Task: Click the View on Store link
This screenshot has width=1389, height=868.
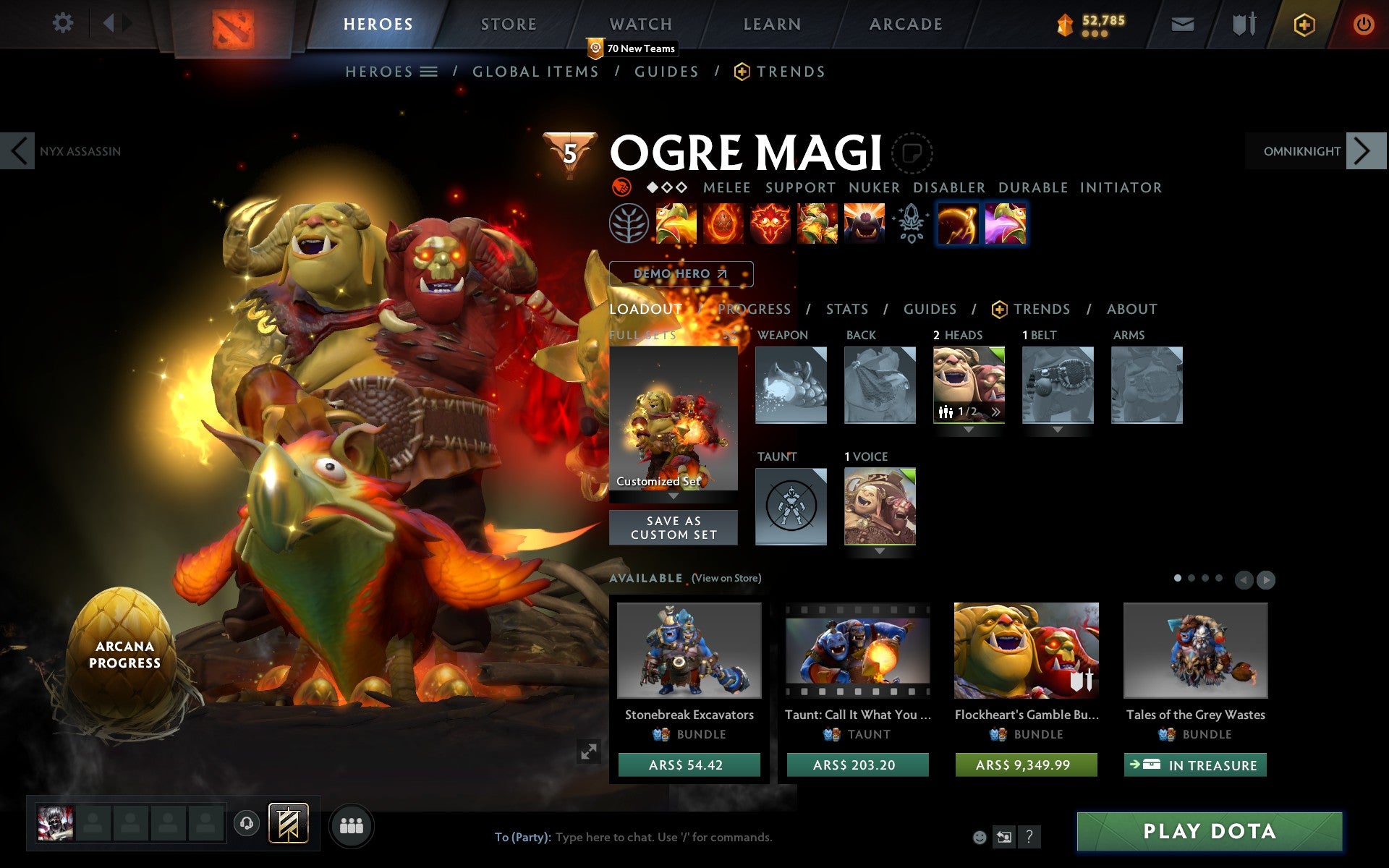Action: click(x=726, y=579)
